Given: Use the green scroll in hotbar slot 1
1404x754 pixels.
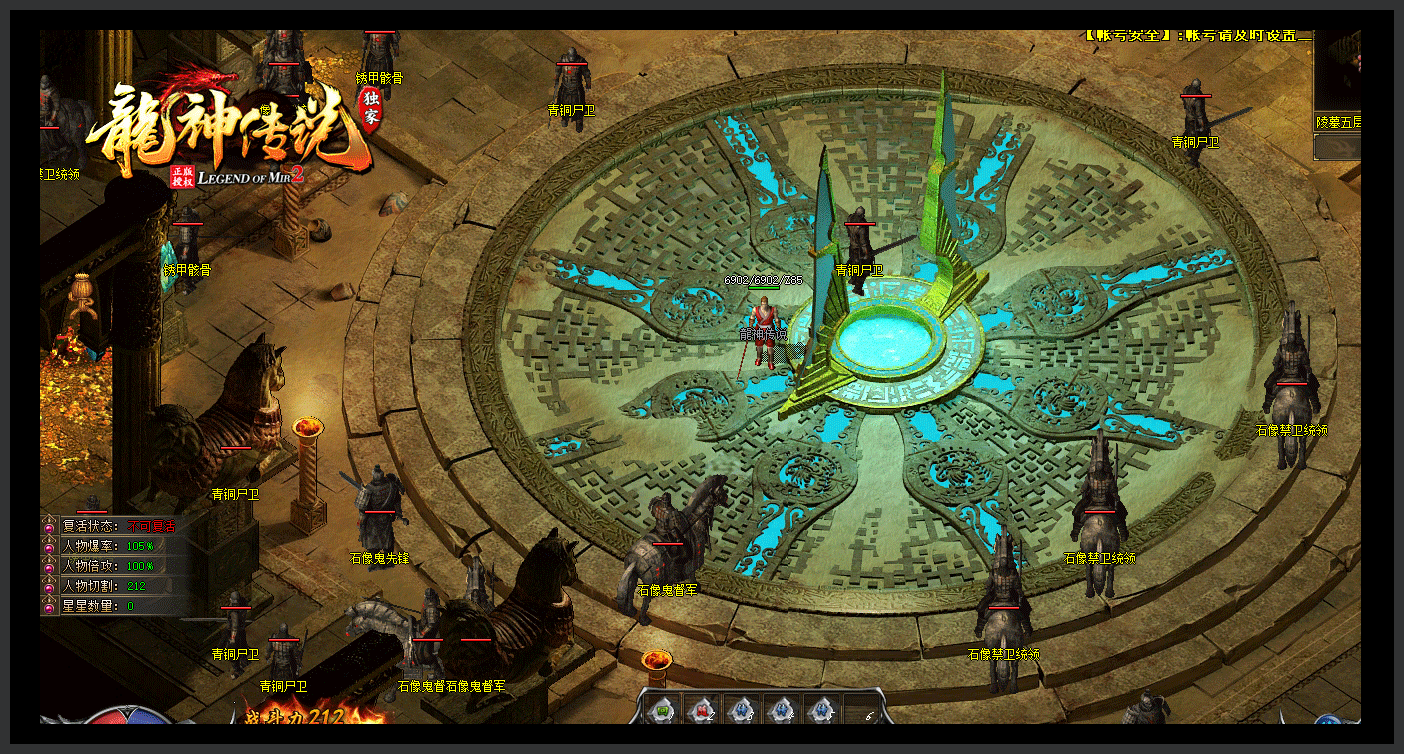Looking at the screenshot, I should coord(661,709).
